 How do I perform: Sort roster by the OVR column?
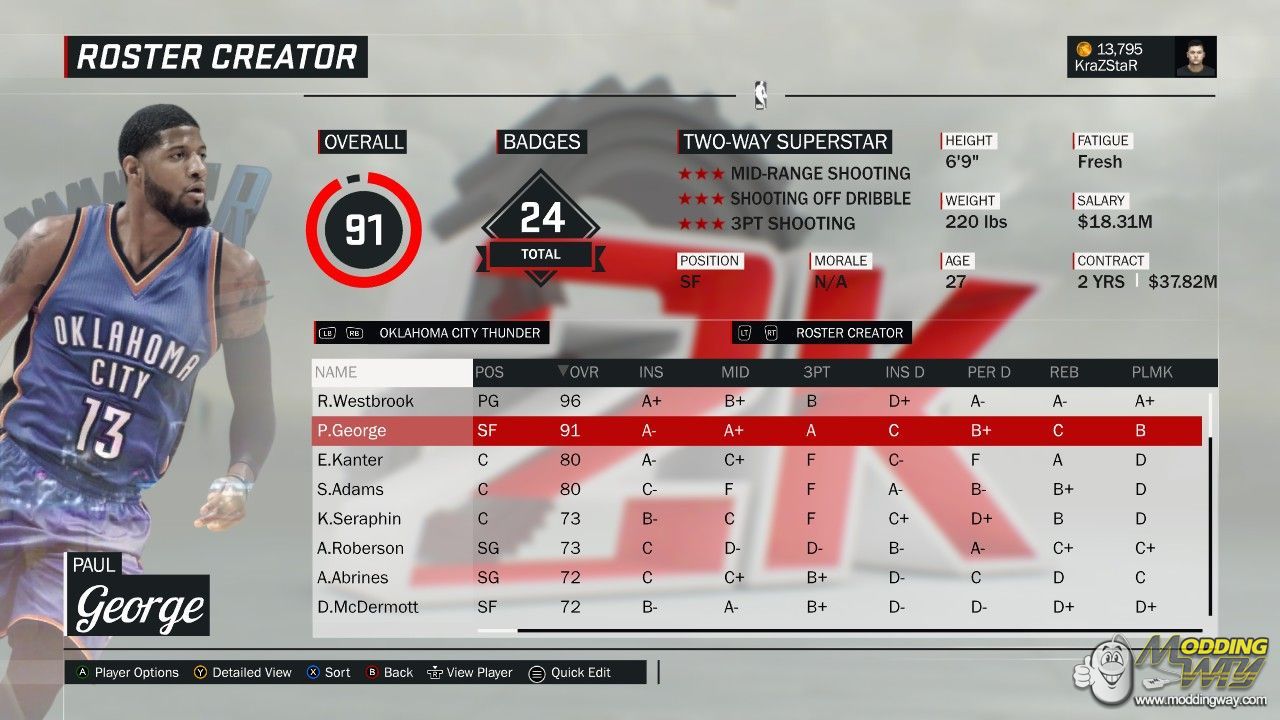click(x=578, y=373)
